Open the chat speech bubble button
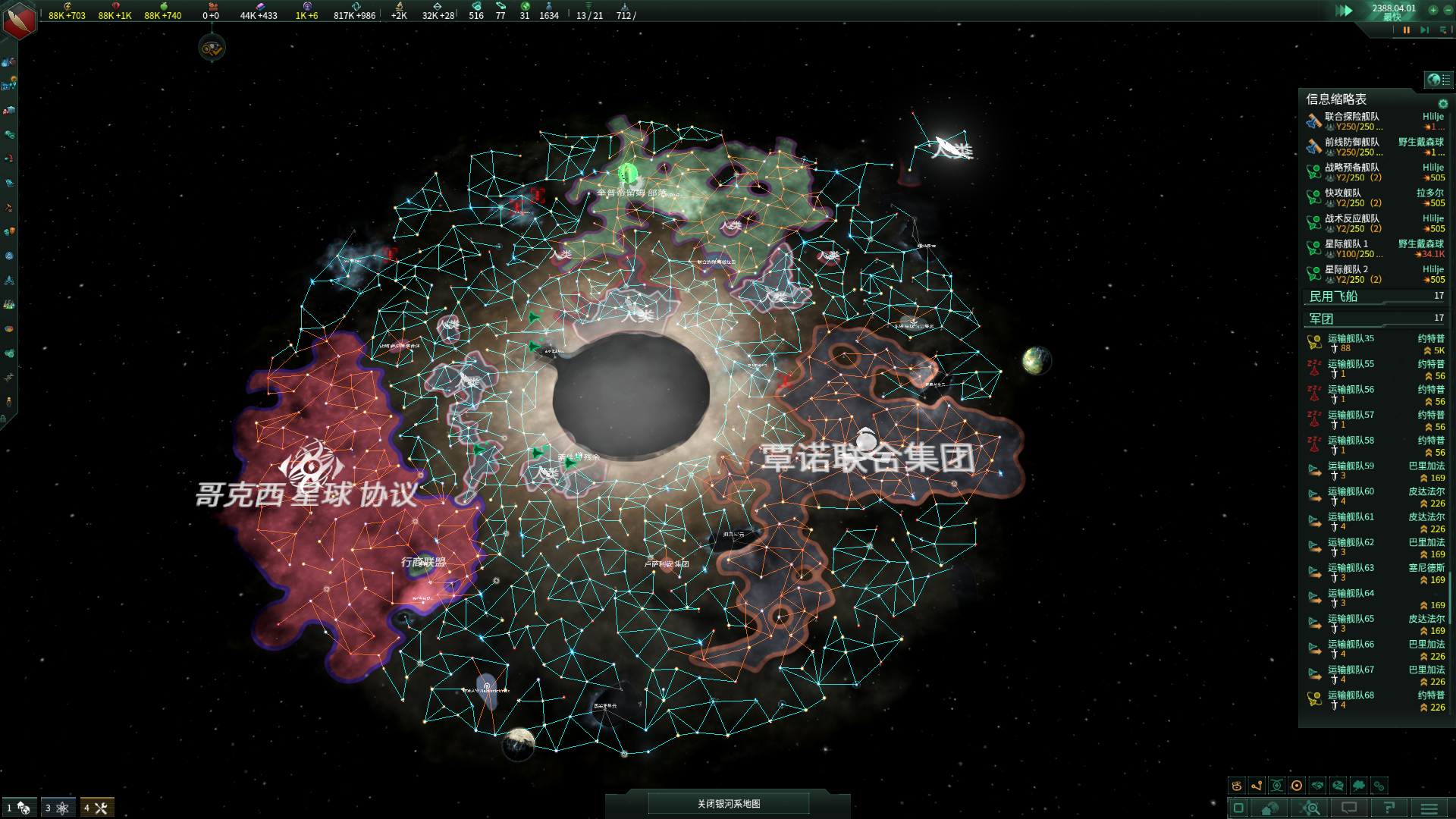1456x819 pixels. click(1349, 808)
